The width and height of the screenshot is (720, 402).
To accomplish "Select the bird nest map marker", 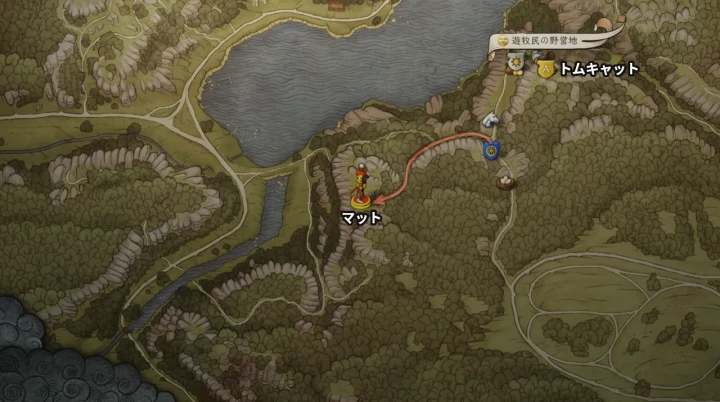I will 507,181.
